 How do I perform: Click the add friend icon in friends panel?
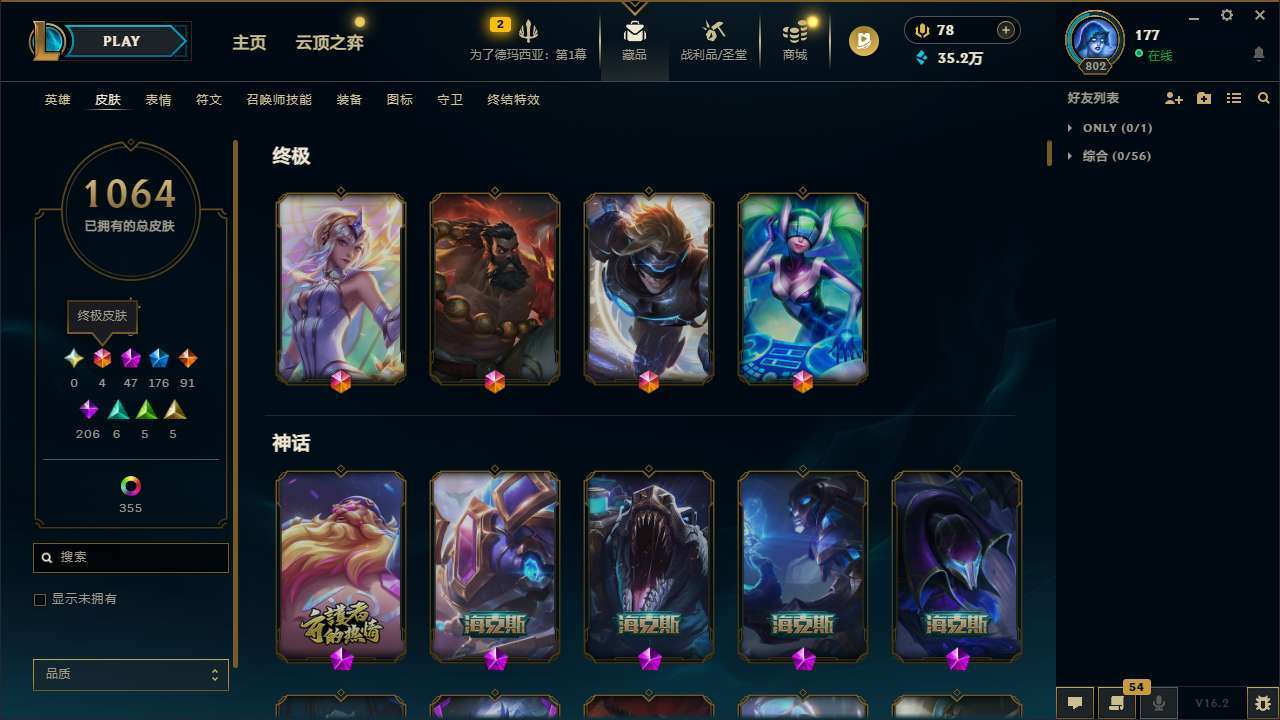(1174, 98)
